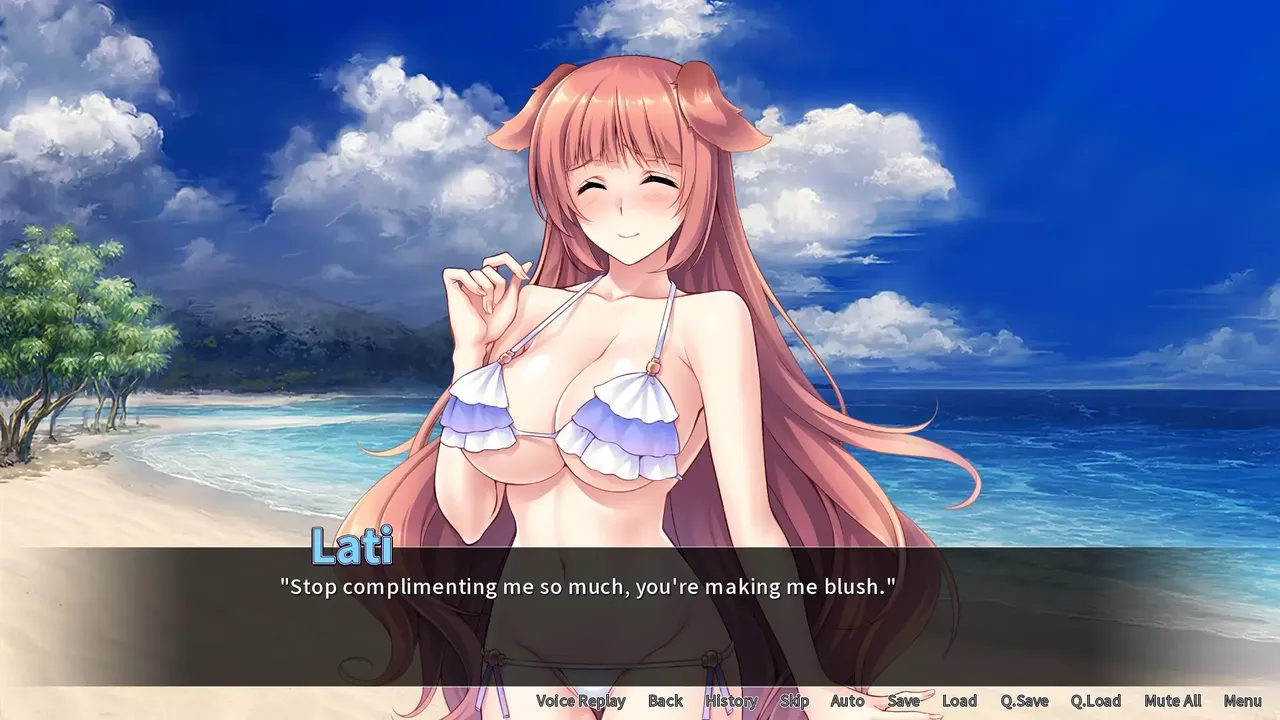The height and width of the screenshot is (720, 1280).
Task: Toggle Auto-read mode
Action: [x=846, y=701]
